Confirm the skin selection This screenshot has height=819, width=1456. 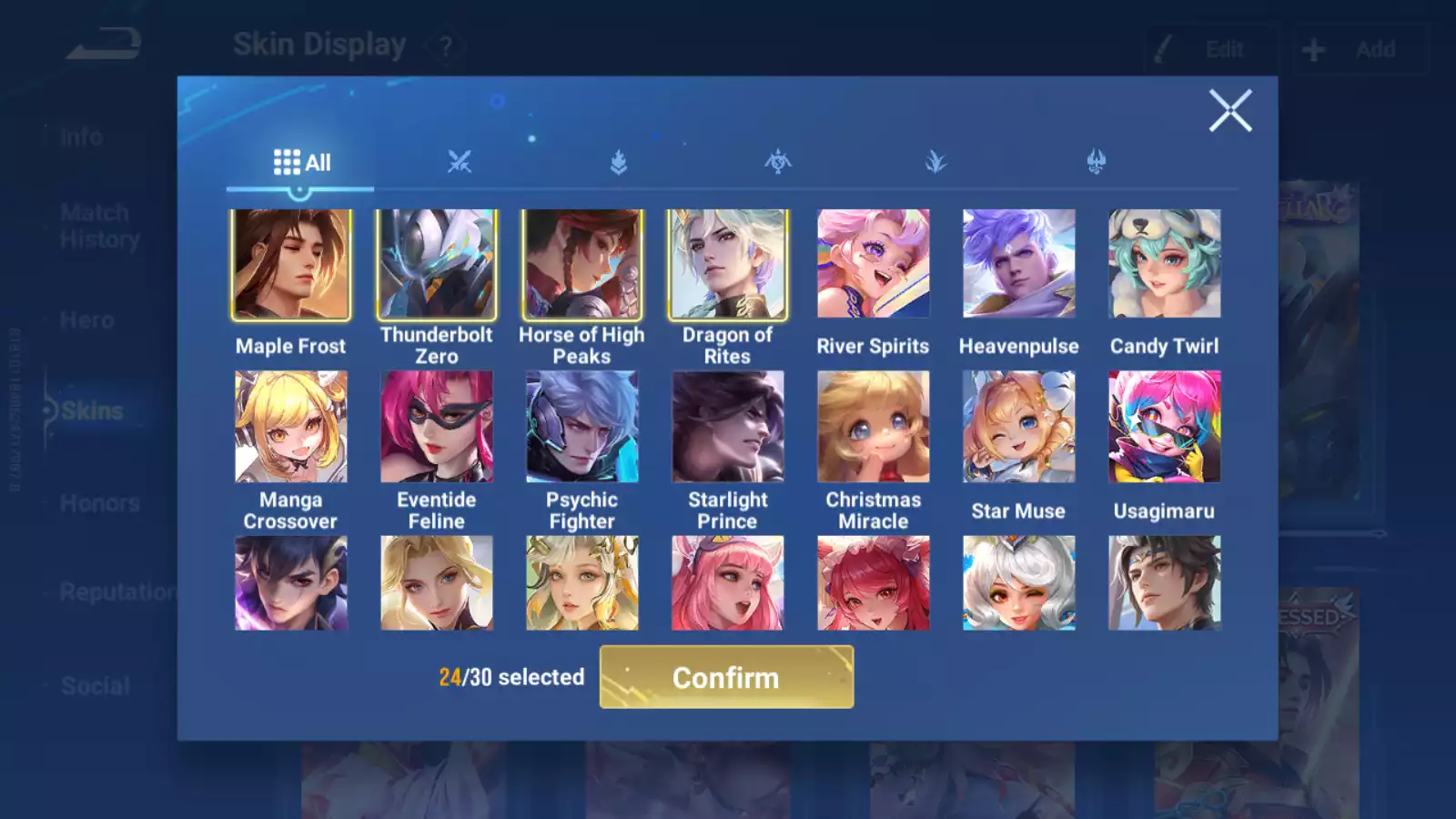click(x=726, y=677)
